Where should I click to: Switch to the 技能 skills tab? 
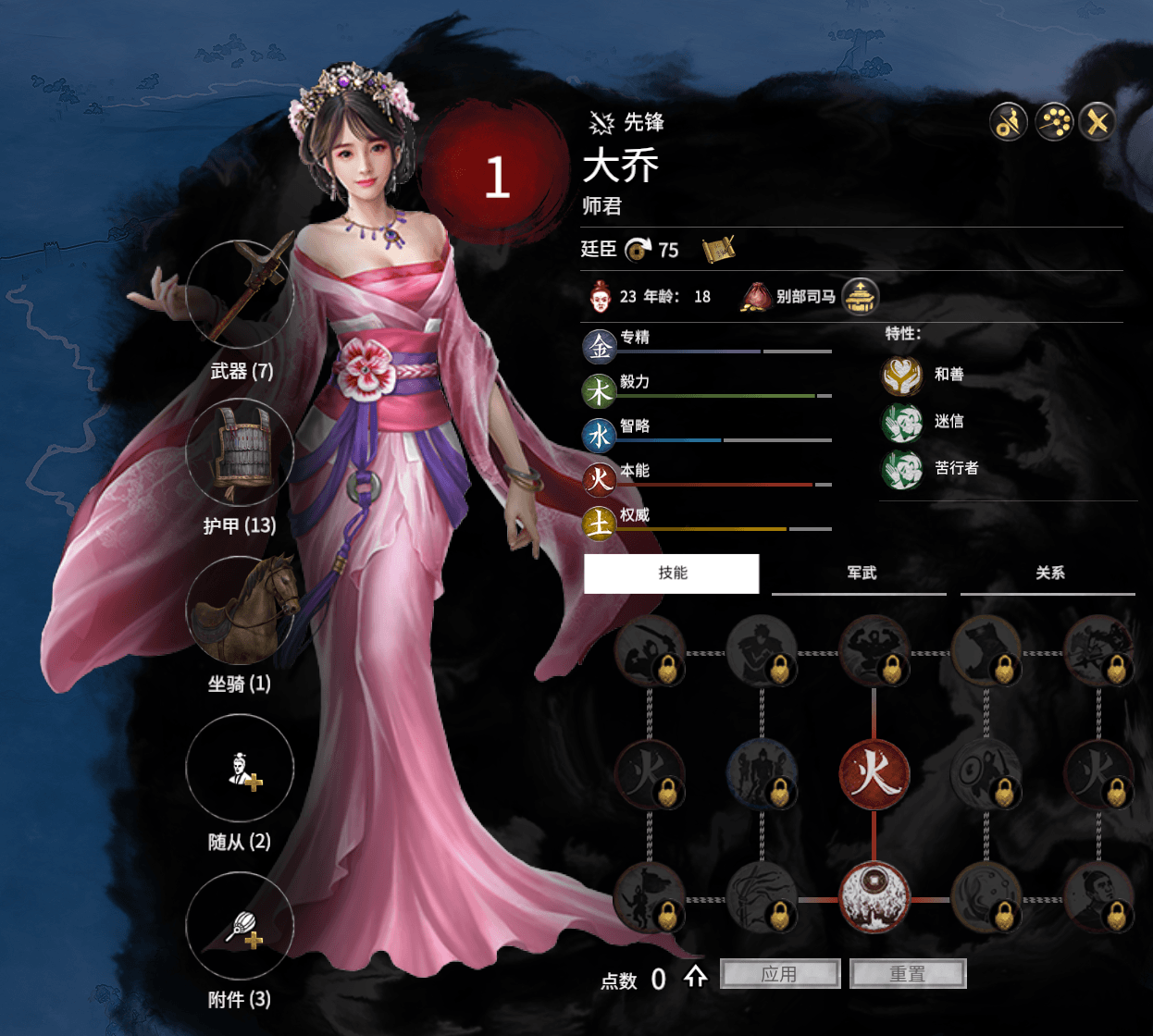[x=672, y=573]
